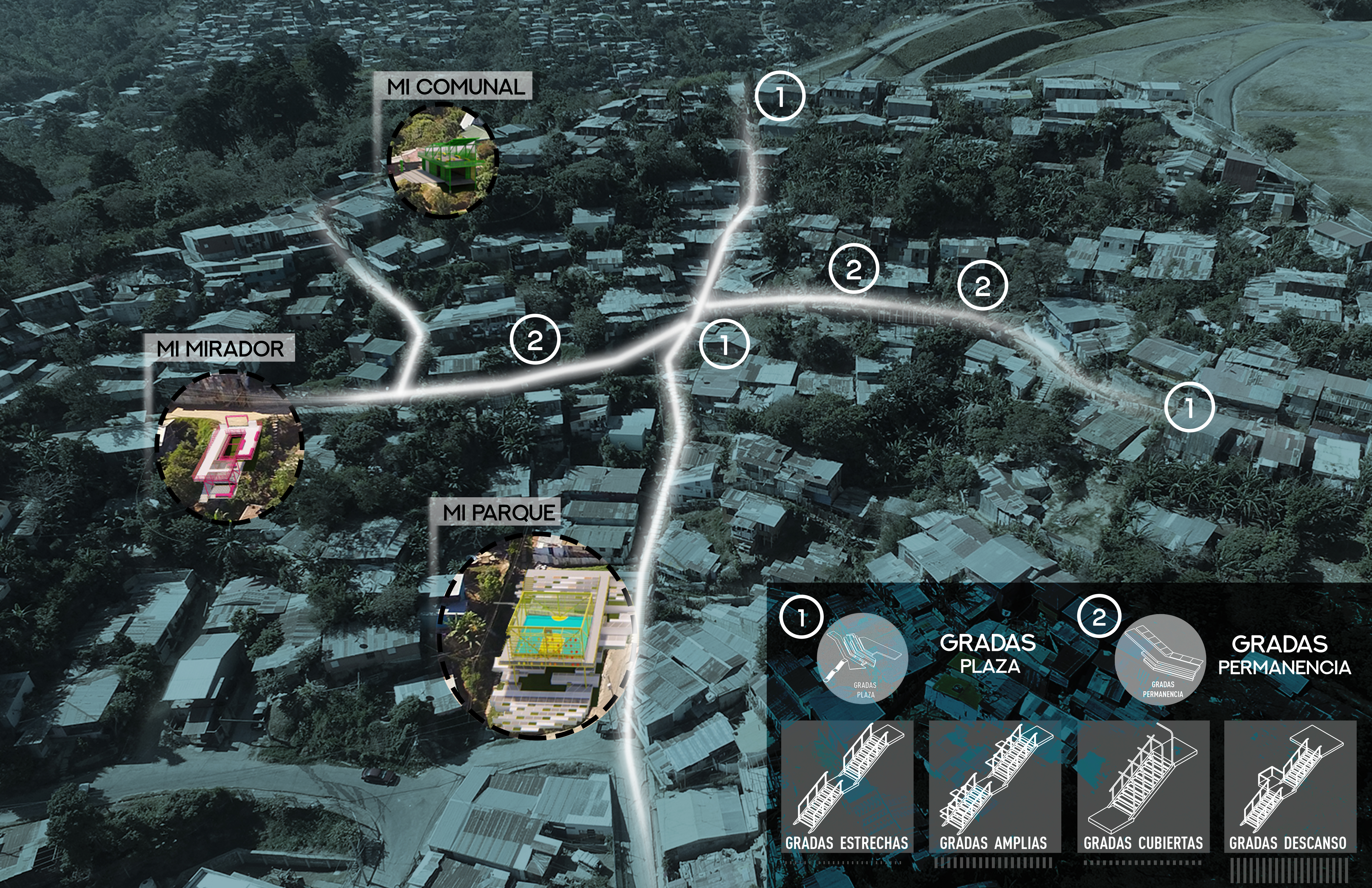Select the MI COMUNAL label
This screenshot has width=1372, height=888.
point(455,86)
